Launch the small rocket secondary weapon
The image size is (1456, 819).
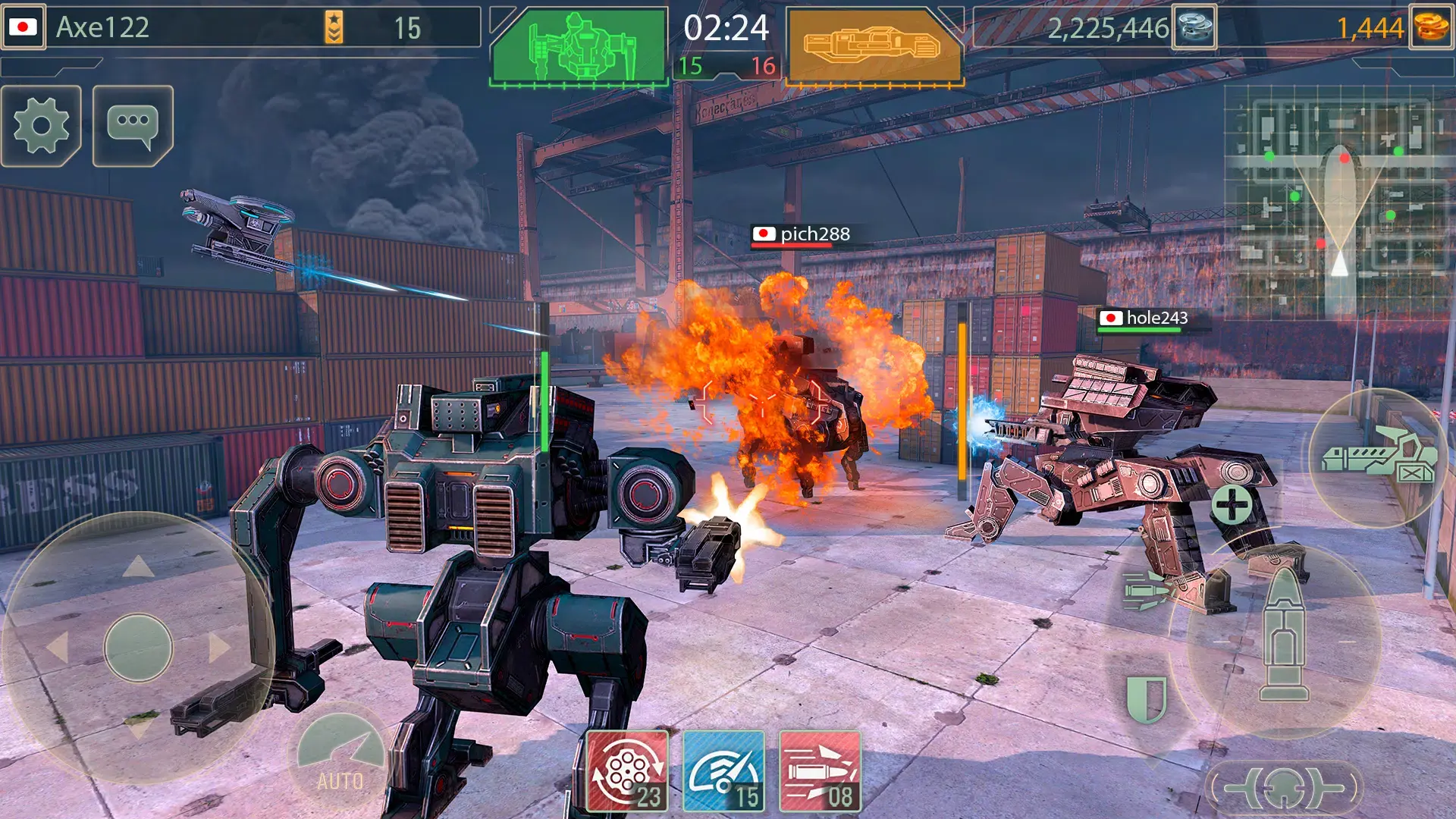[1146, 591]
